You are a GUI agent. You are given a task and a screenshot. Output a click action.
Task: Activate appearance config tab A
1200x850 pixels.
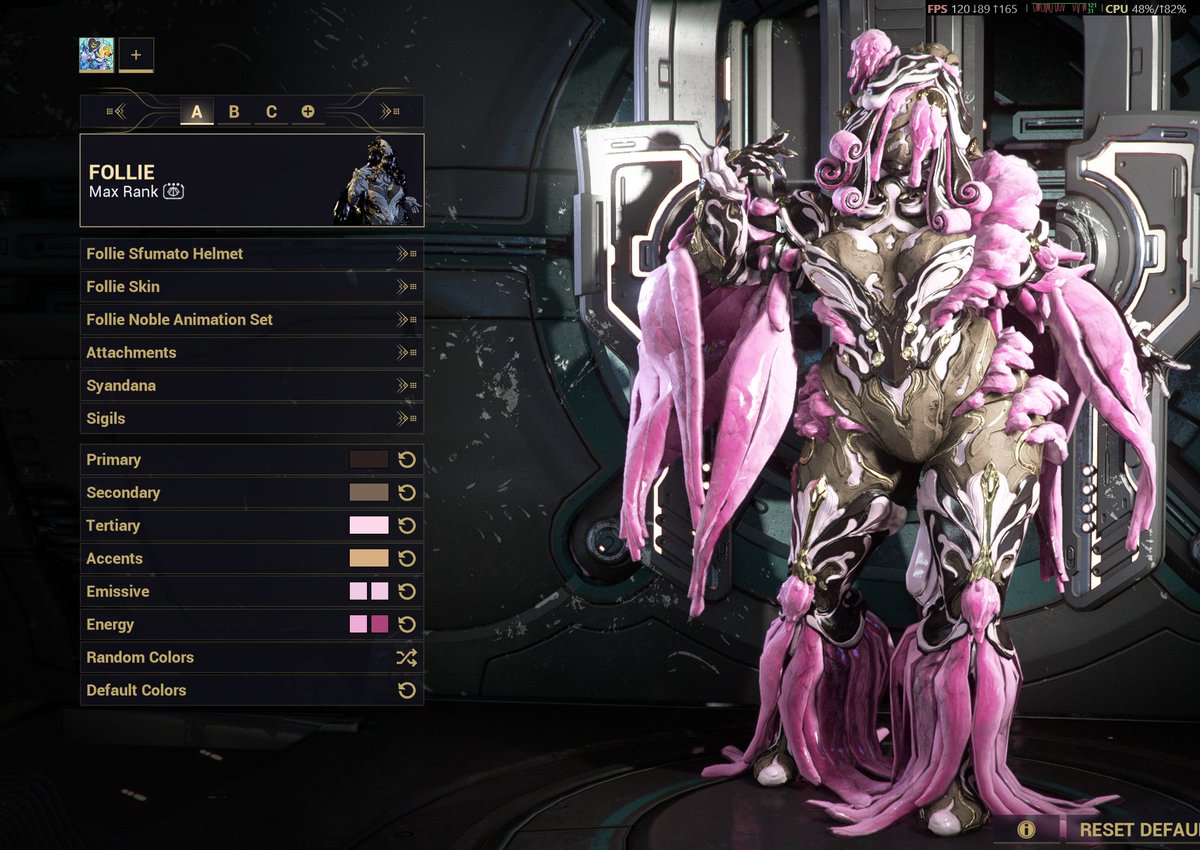[196, 111]
